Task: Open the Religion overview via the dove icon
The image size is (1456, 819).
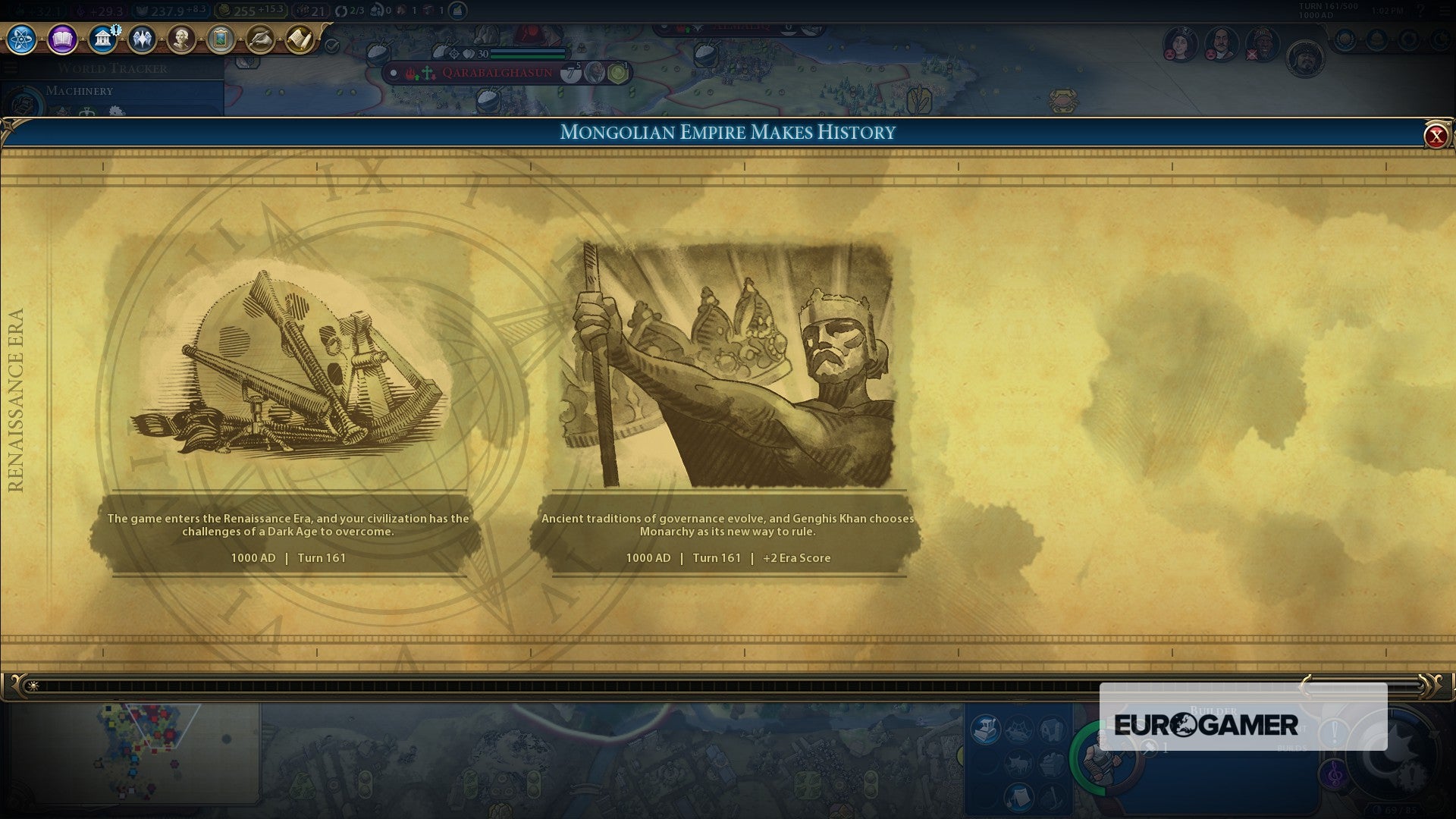Action: [142, 39]
